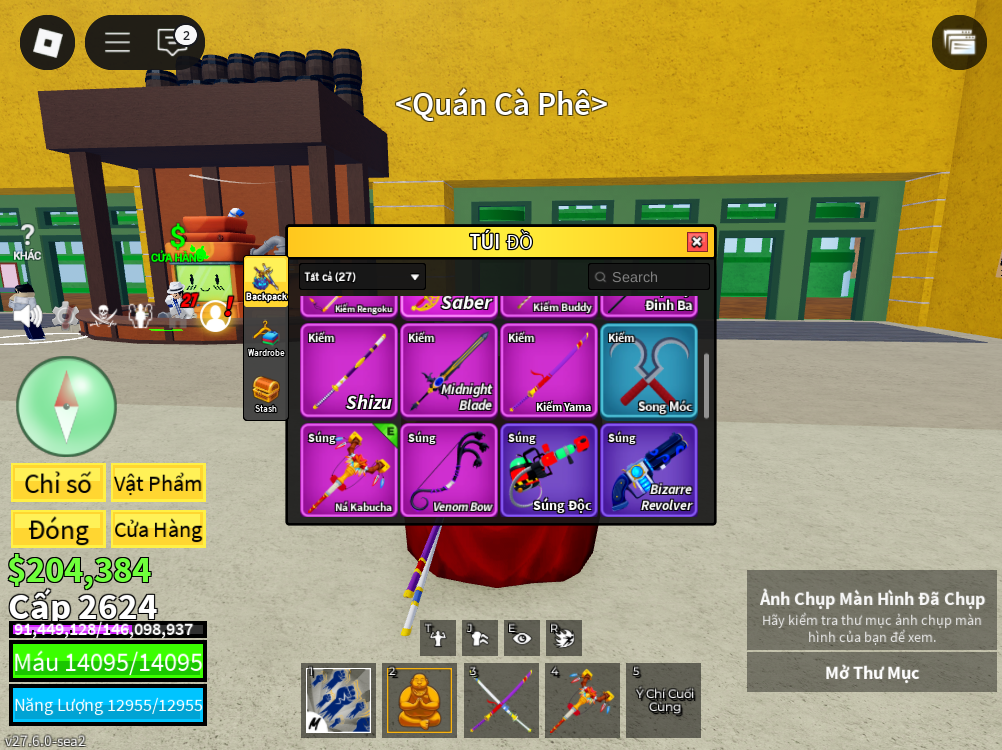Select the Backpack tab
Viewport: 1002px width, 750px height.
click(x=266, y=281)
